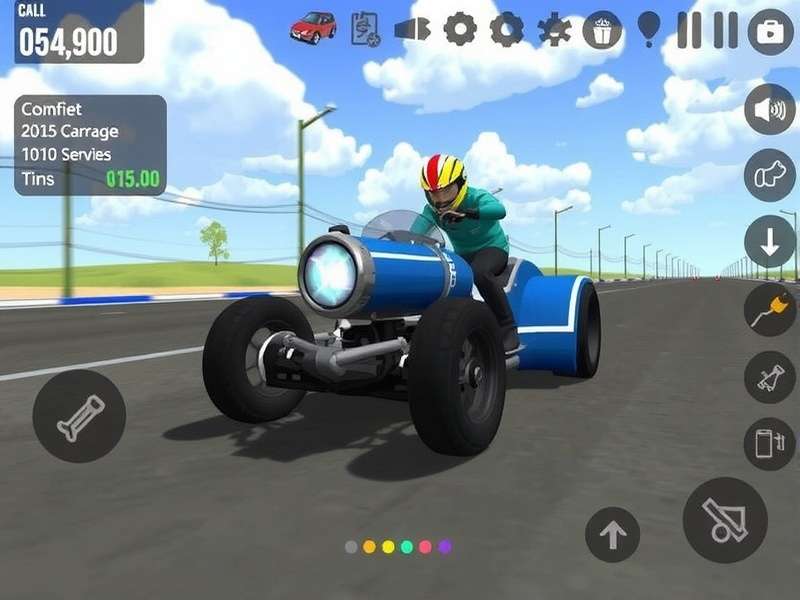Open the Comfiet vehicle info panel
This screenshot has width=800, height=600.
click(x=90, y=145)
